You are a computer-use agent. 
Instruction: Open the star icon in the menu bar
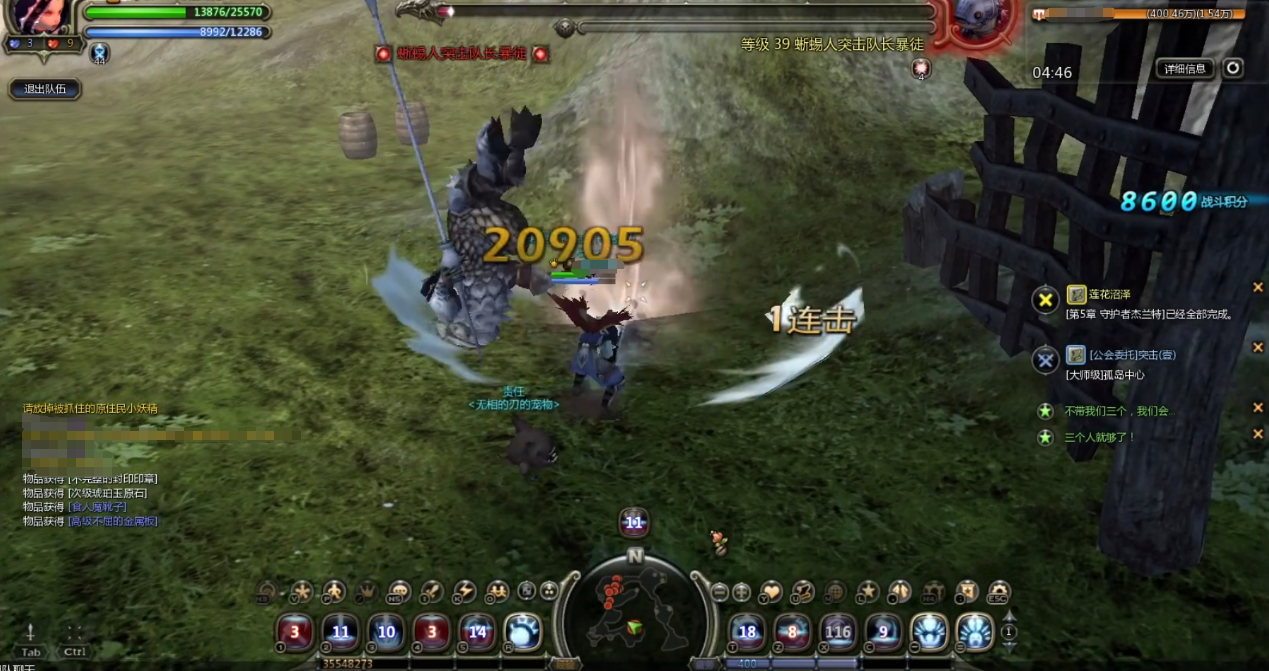click(867, 591)
